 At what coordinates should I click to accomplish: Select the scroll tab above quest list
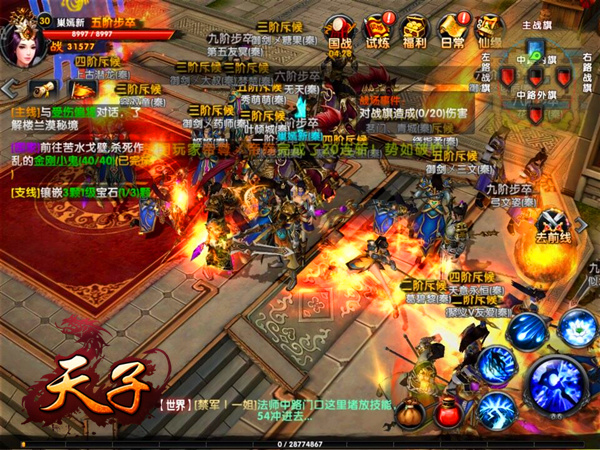(x=43, y=89)
